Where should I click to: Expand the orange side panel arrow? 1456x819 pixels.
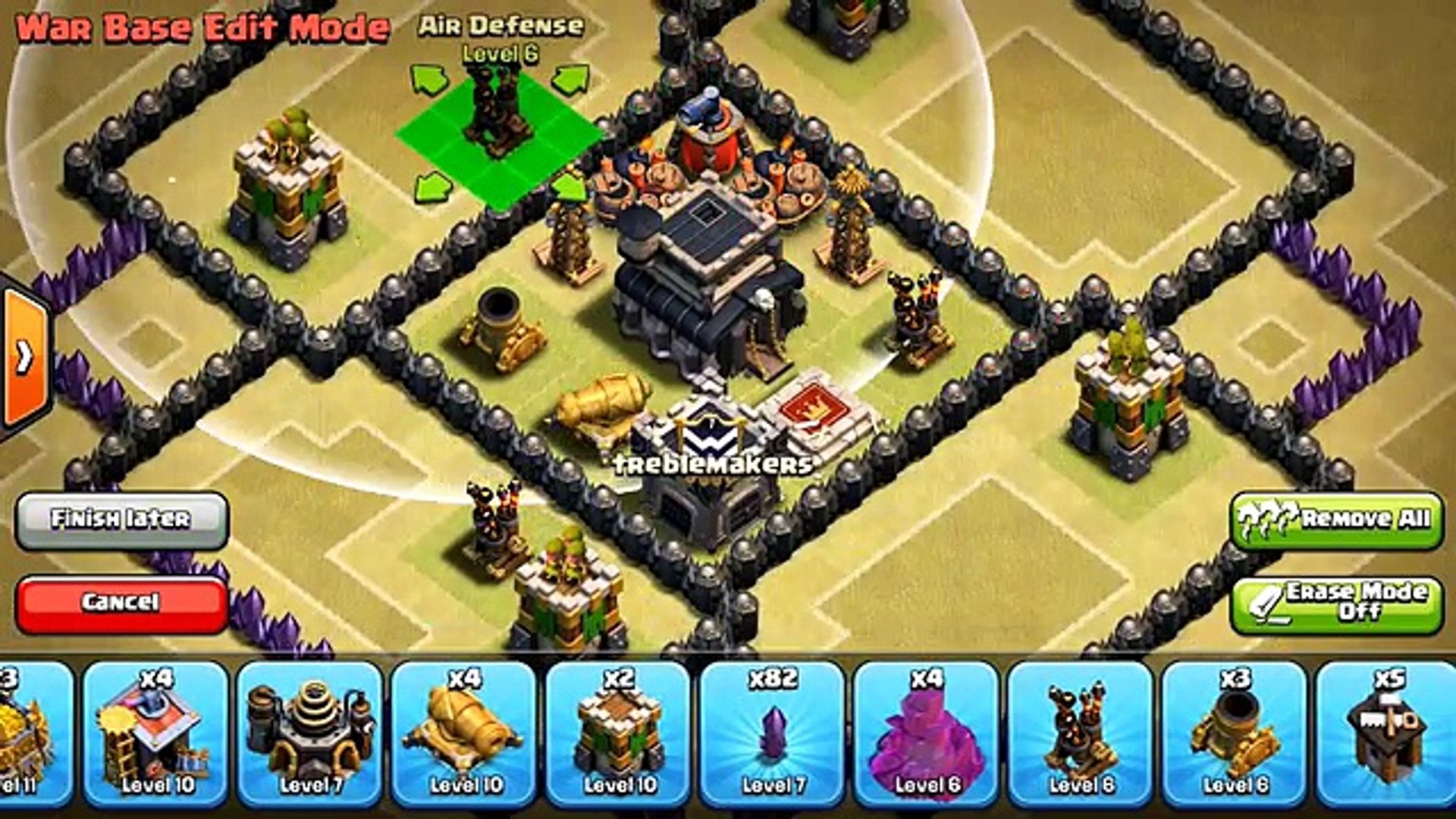(24, 355)
